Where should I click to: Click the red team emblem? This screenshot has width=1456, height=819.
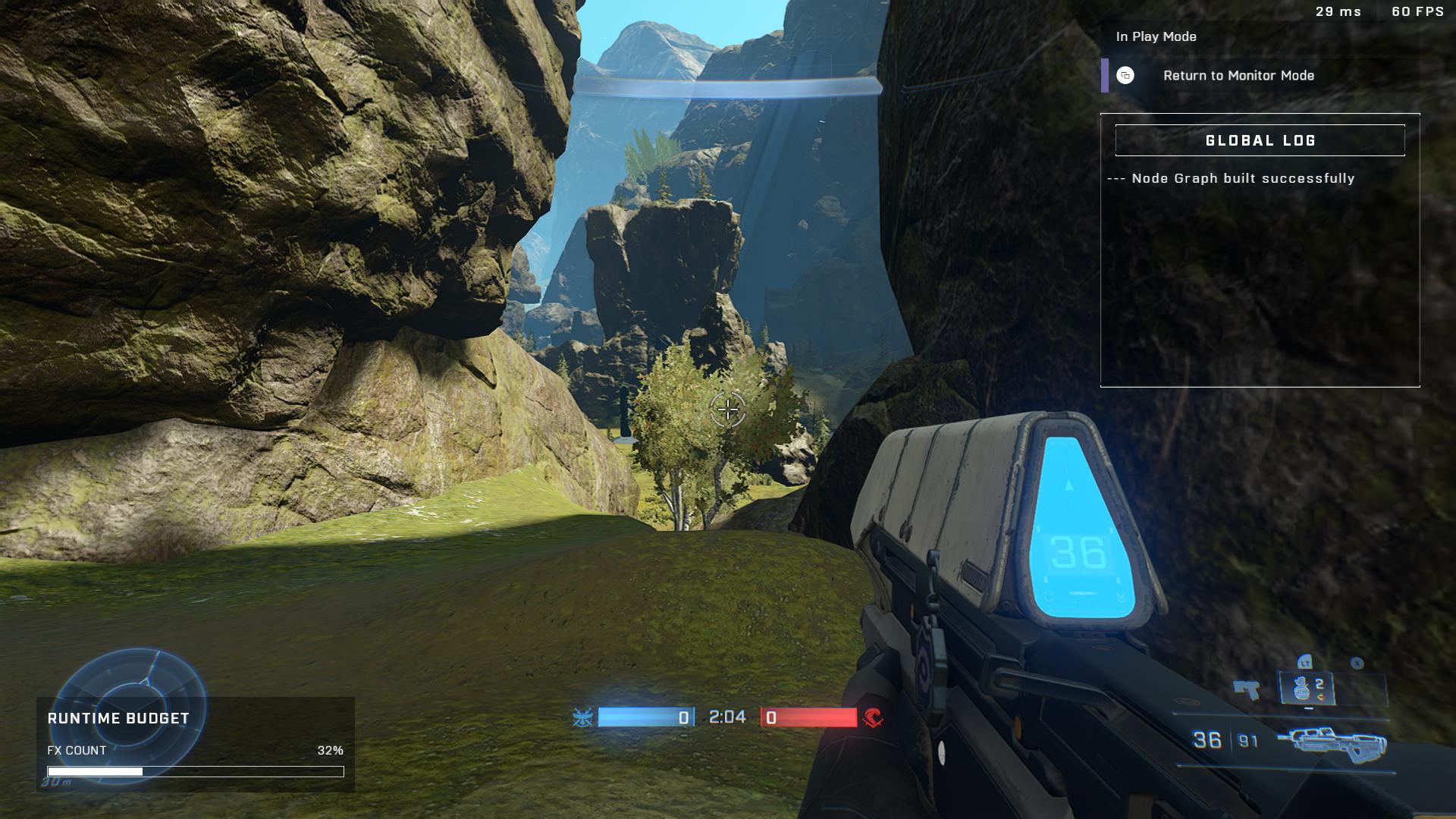point(873,717)
